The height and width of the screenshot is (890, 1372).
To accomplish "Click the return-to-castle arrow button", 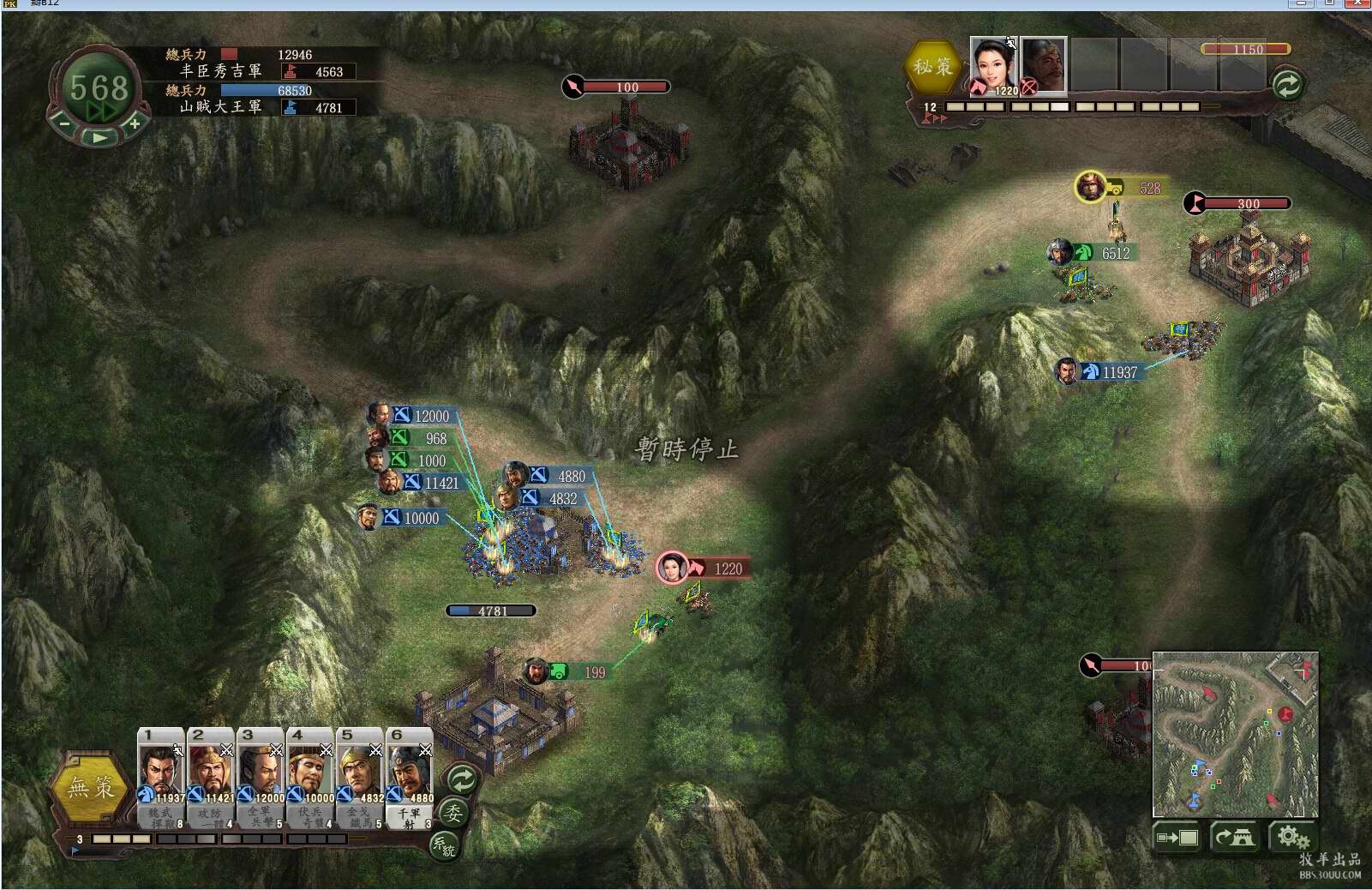I will tap(1234, 837).
